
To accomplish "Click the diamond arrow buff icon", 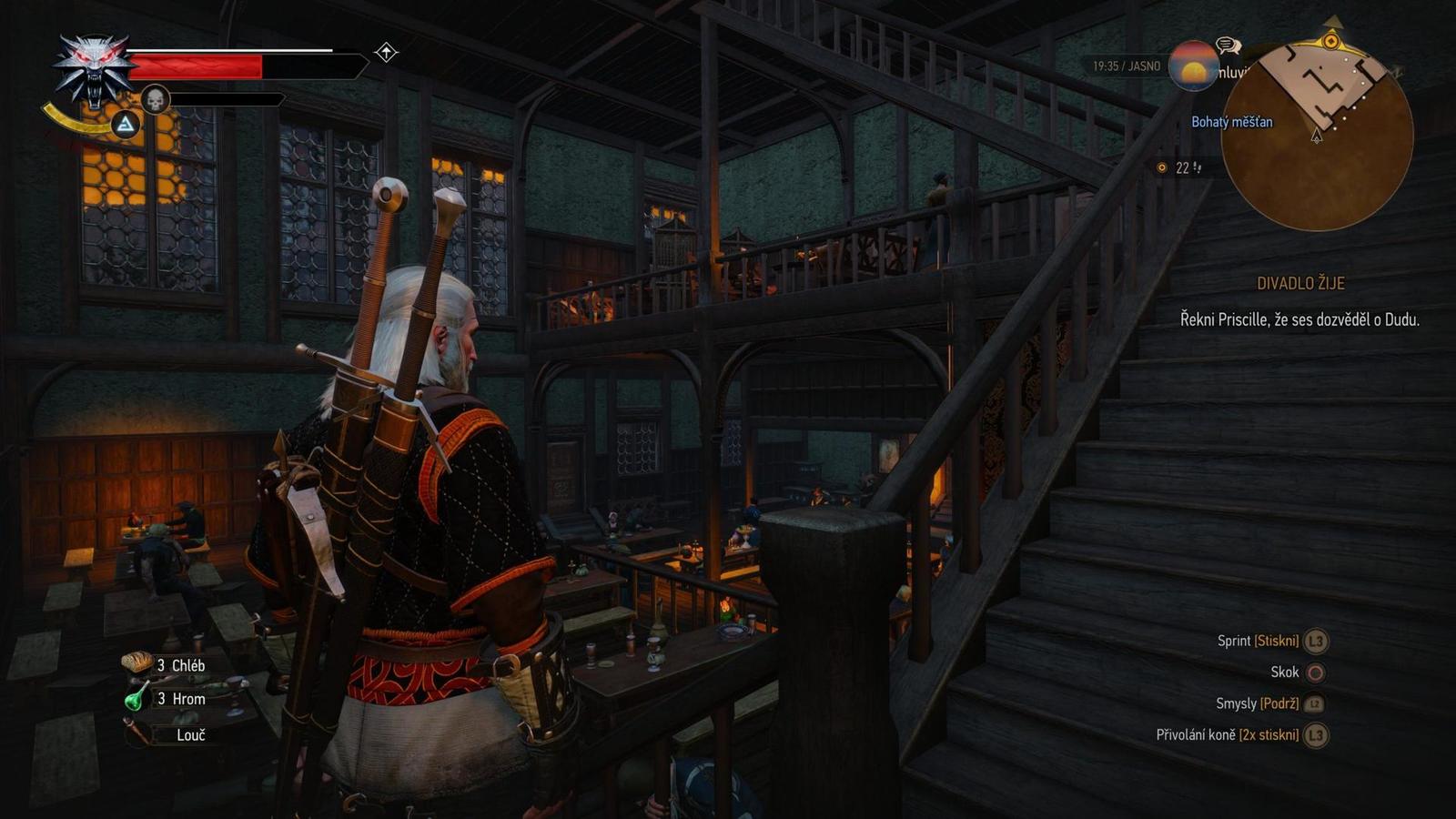I will tap(386, 53).
